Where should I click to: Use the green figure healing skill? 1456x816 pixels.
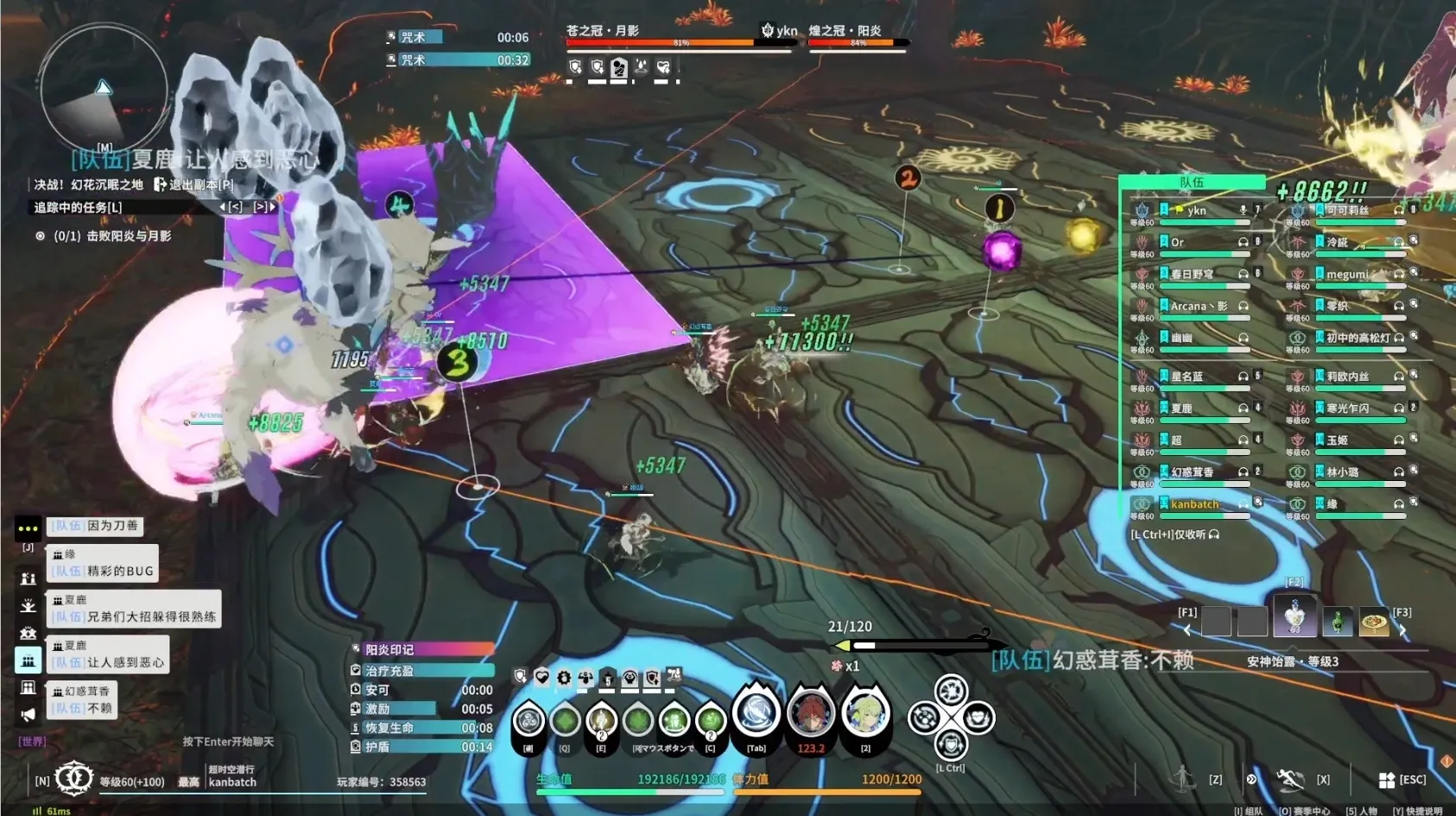[x=674, y=719]
